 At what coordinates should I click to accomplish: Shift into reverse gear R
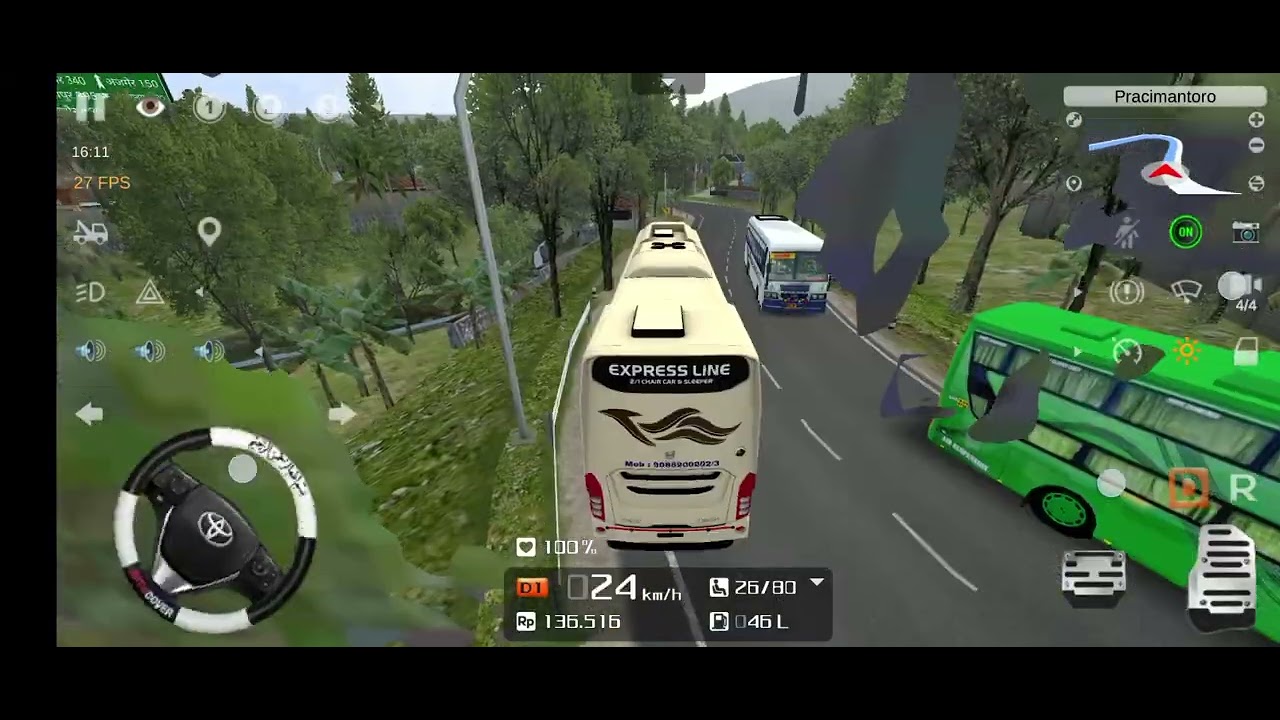(1242, 488)
